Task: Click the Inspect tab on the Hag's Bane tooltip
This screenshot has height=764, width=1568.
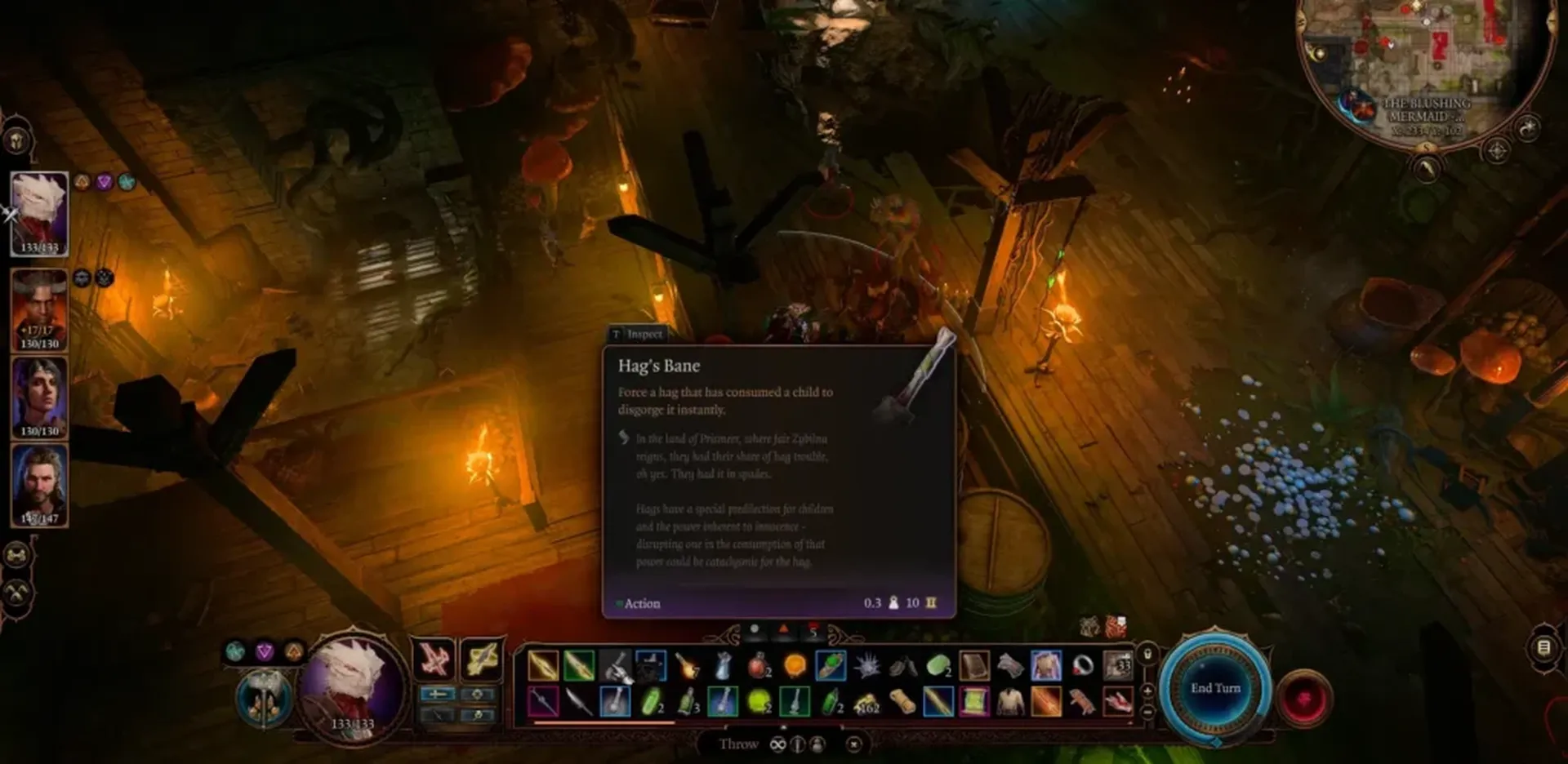Action: tap(639, 335)
